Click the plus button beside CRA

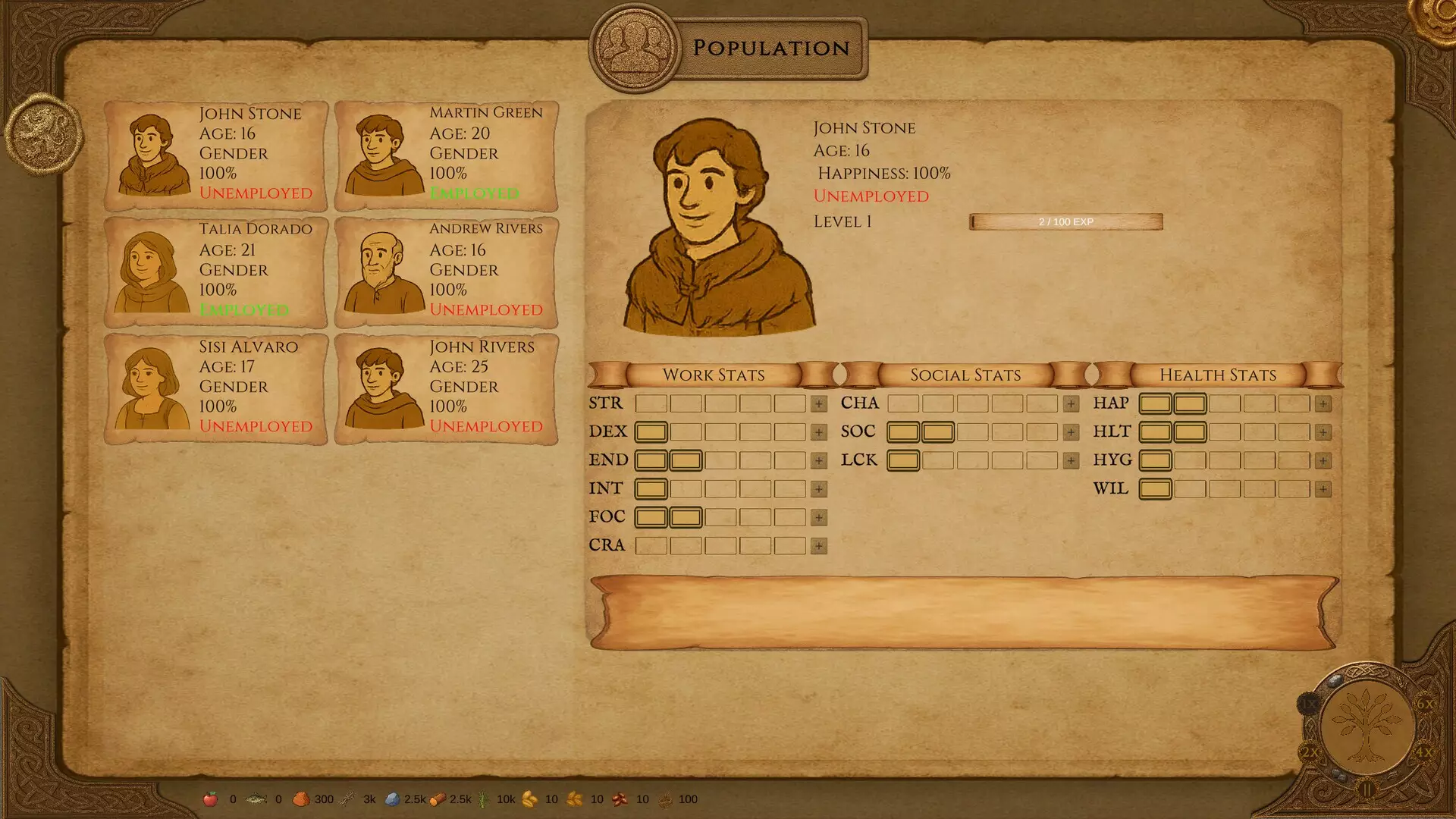point(818,546)
